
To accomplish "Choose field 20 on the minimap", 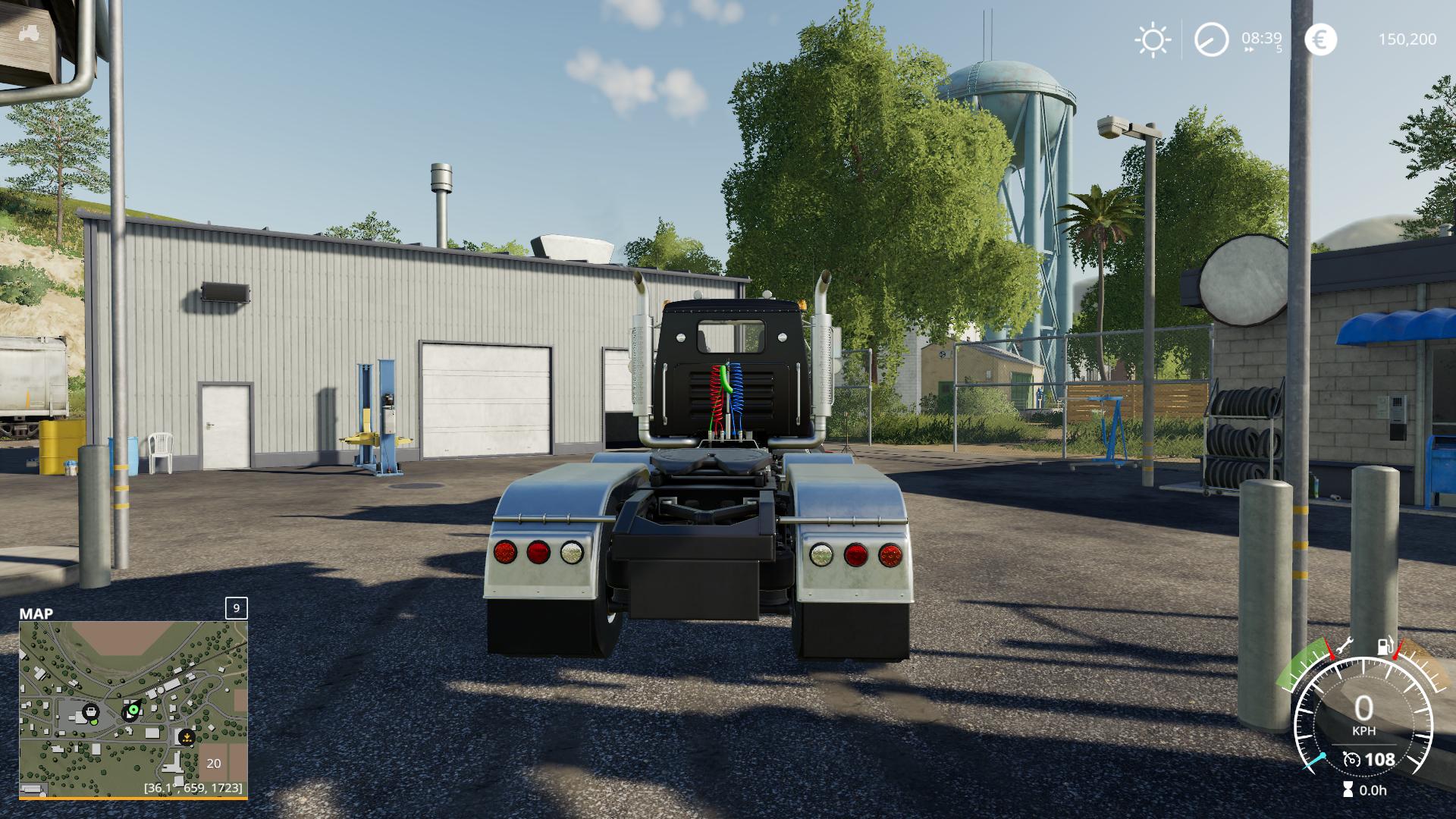I will point(214,764).
